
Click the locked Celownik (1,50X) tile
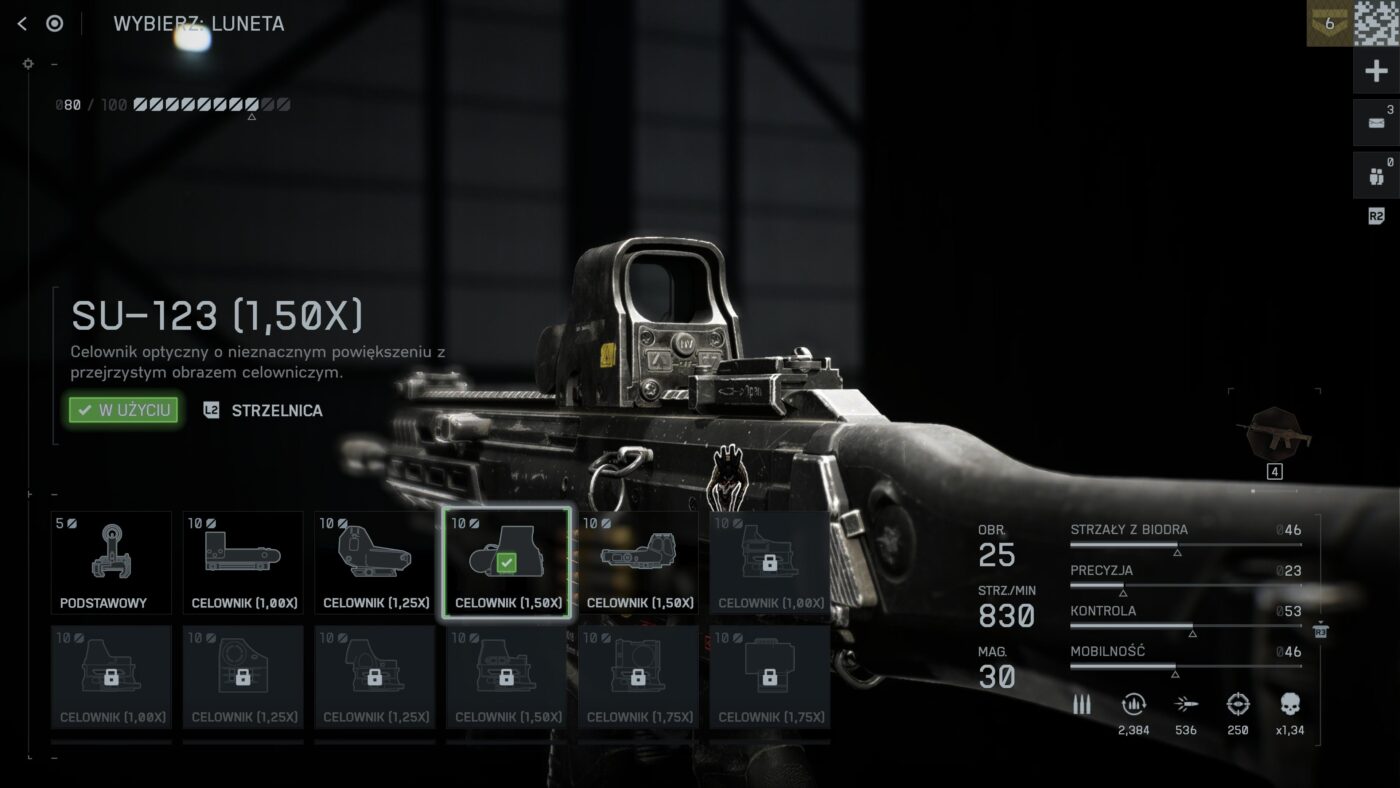pos(507,677)
